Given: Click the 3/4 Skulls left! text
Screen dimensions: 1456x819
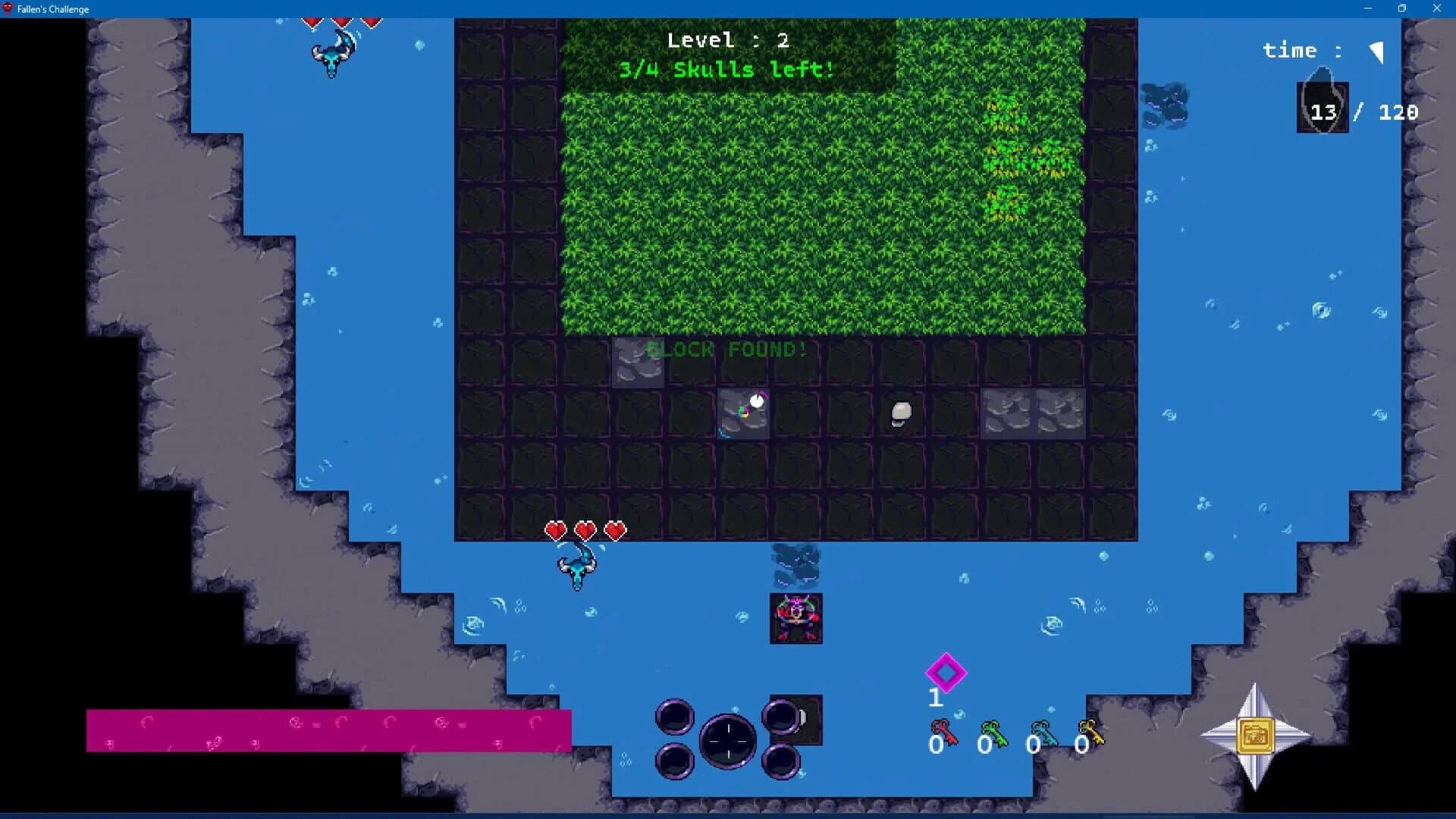Looking at the screenshot, I should [x=725, y=70].
